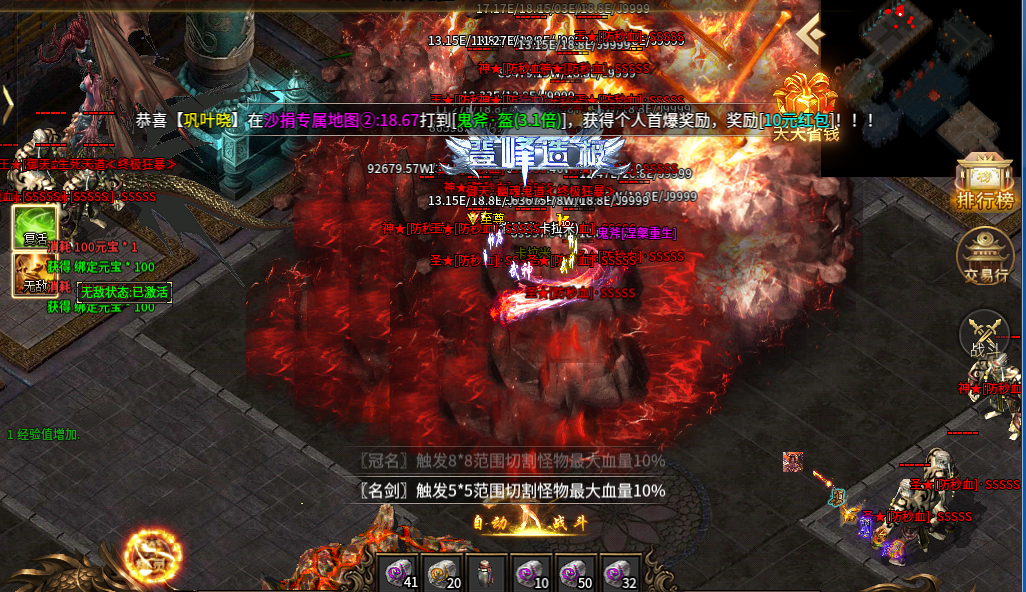
Task: Tap the 战斗 crossed-swords battle button
Action: (984, 336)
